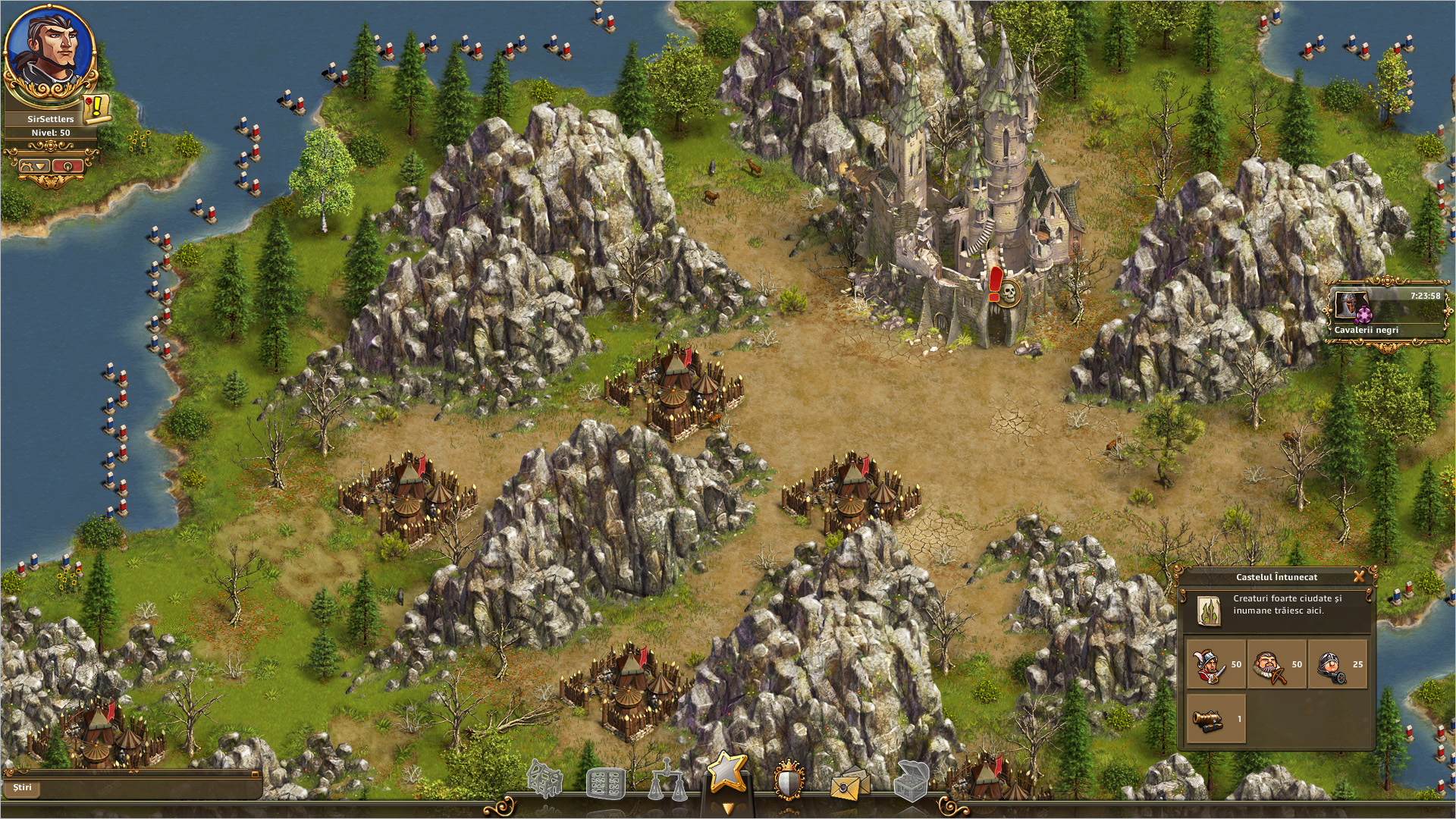Open the building menu house icon

(x=545, y=780)
